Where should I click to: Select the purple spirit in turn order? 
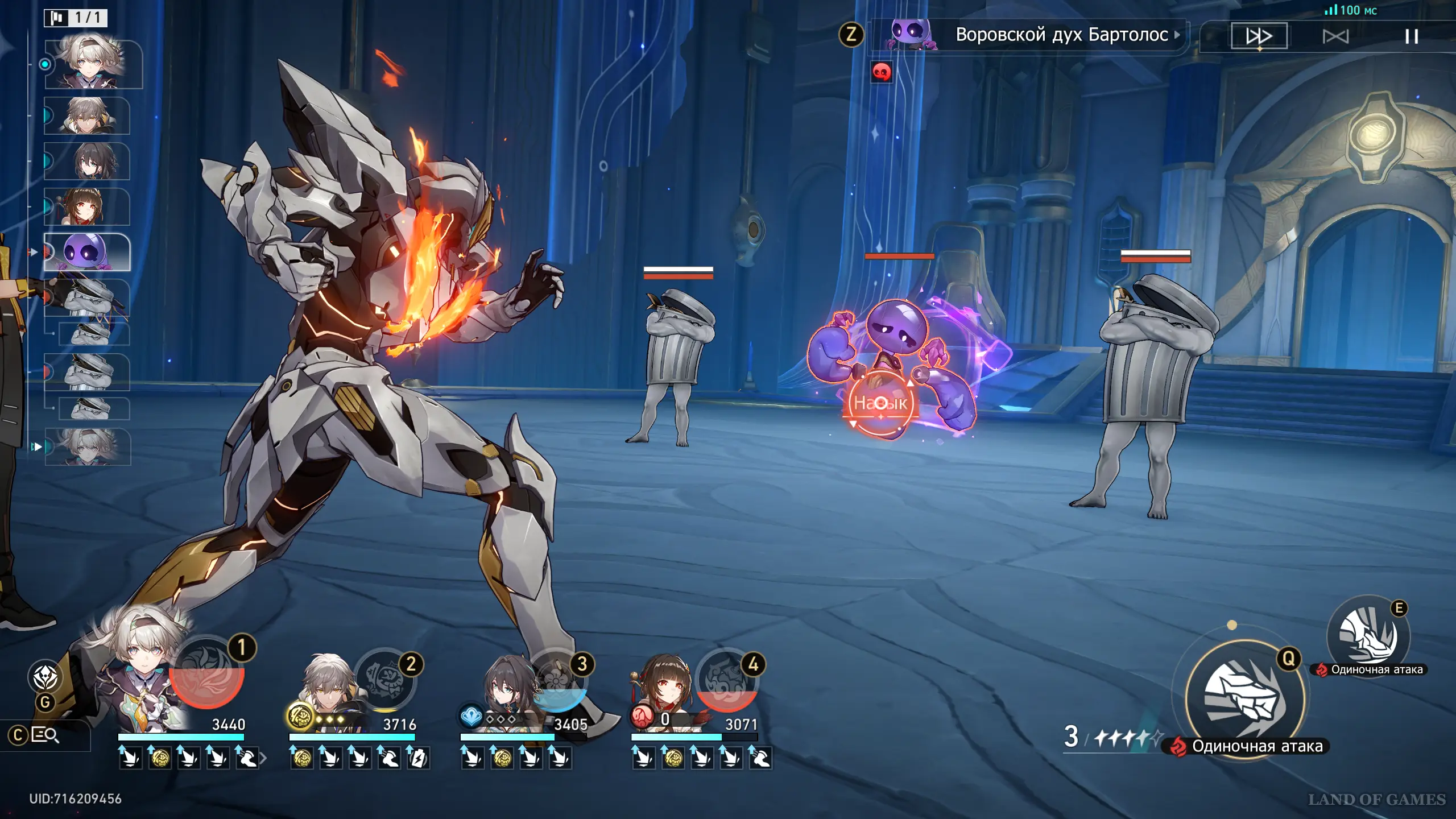point(87,252)
